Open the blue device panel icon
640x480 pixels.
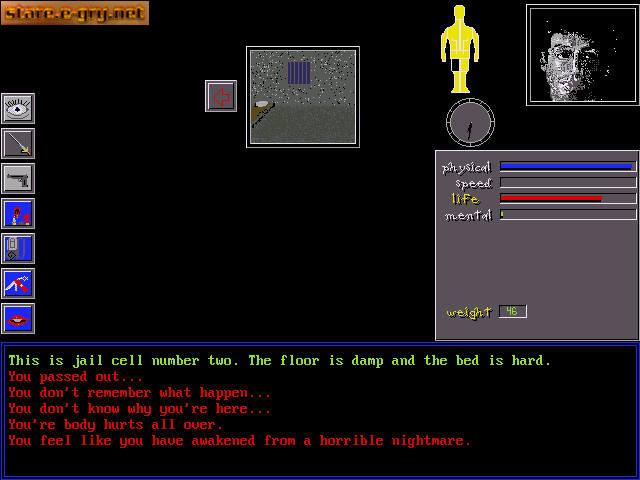tap(18, 248)
